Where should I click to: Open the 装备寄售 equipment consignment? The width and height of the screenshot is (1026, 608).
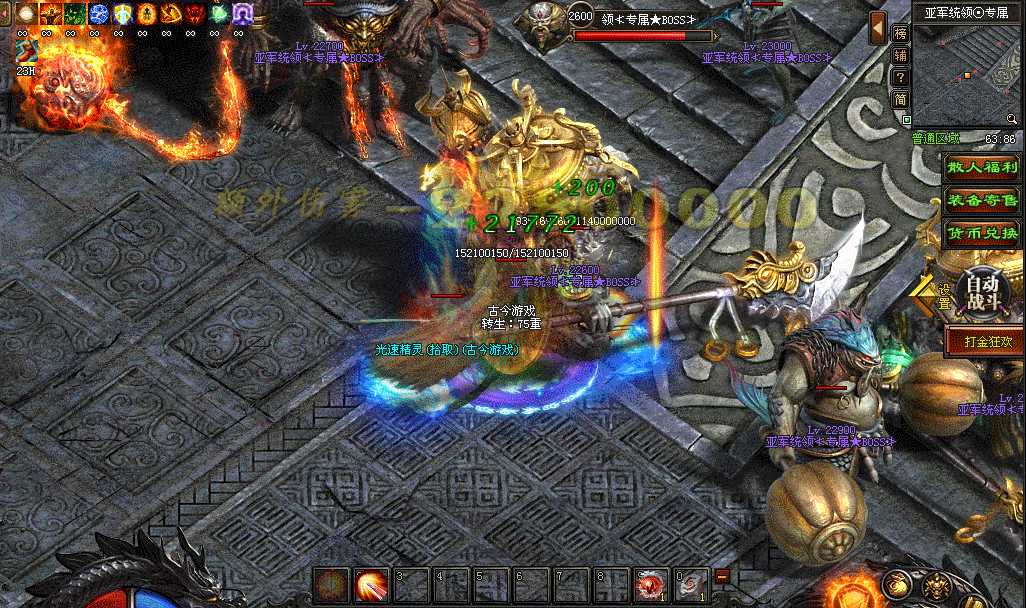pyautogui.click(x=982, y=200)
